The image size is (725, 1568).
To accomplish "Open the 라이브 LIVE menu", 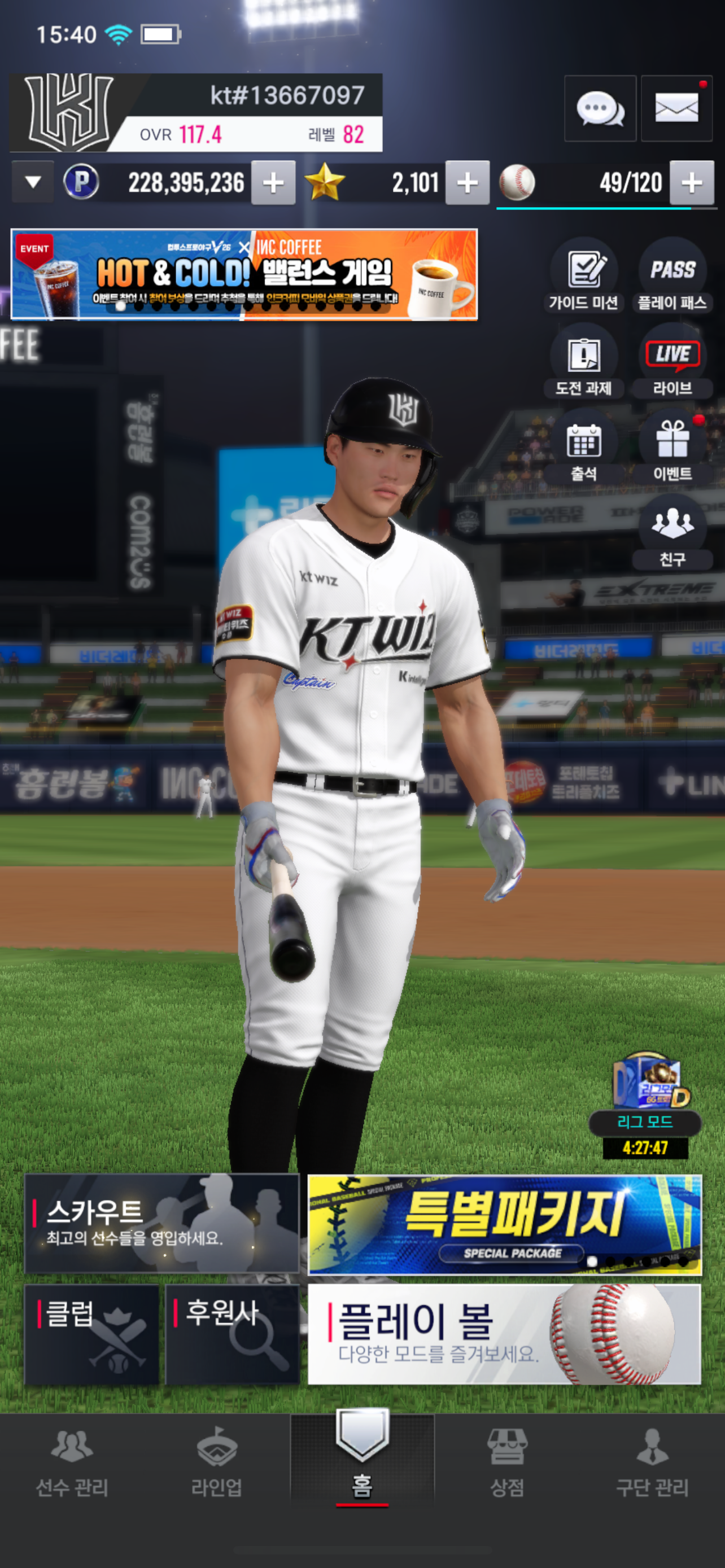I will coord(672,363).
